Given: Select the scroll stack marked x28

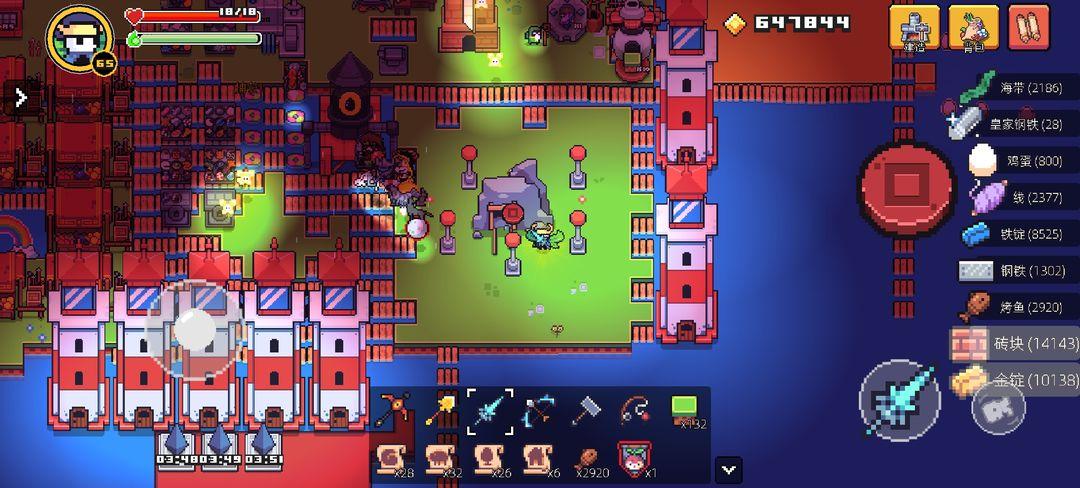Looking at the screenshot, I should 394,460.
